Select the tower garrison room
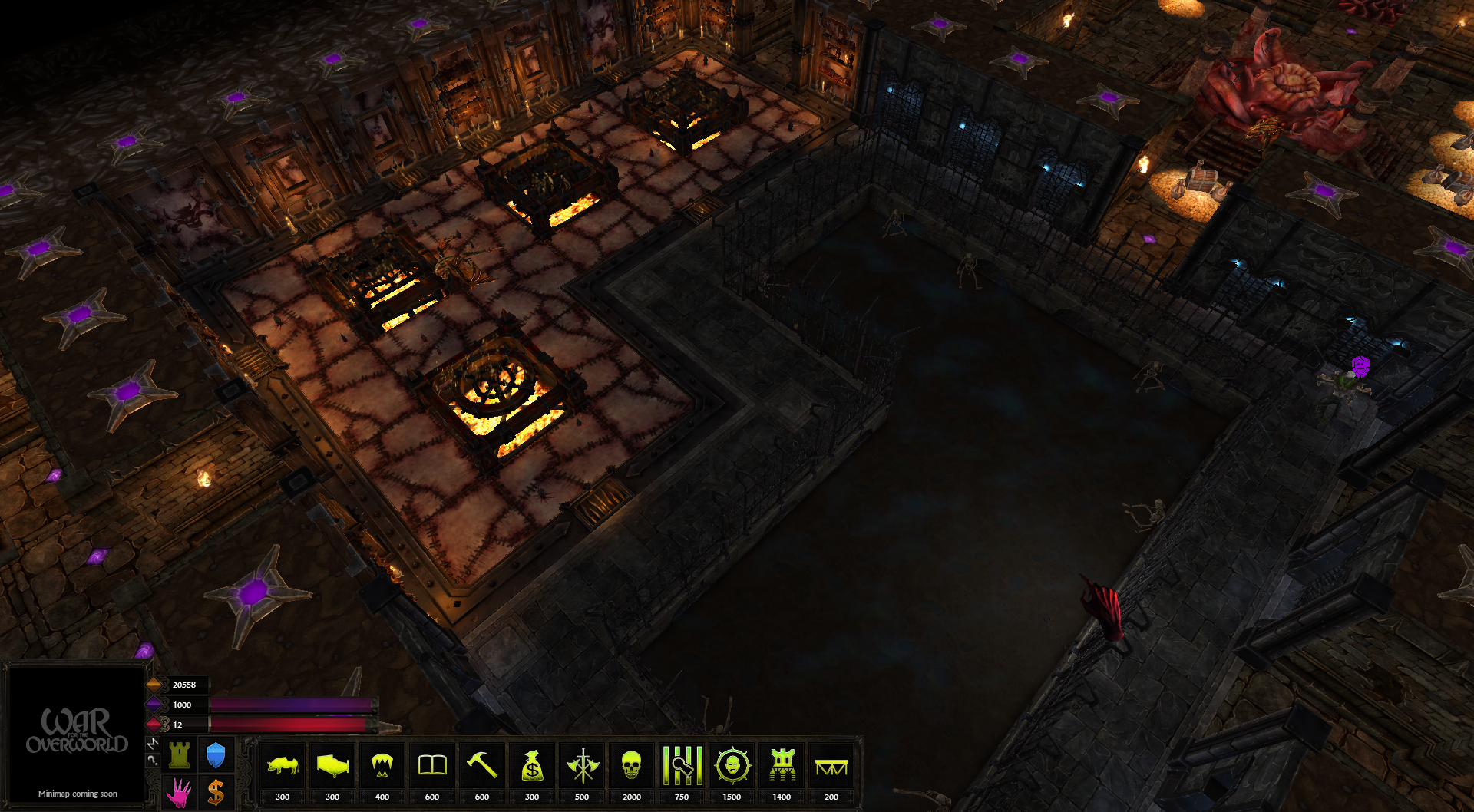 click(x=782, y=765)
